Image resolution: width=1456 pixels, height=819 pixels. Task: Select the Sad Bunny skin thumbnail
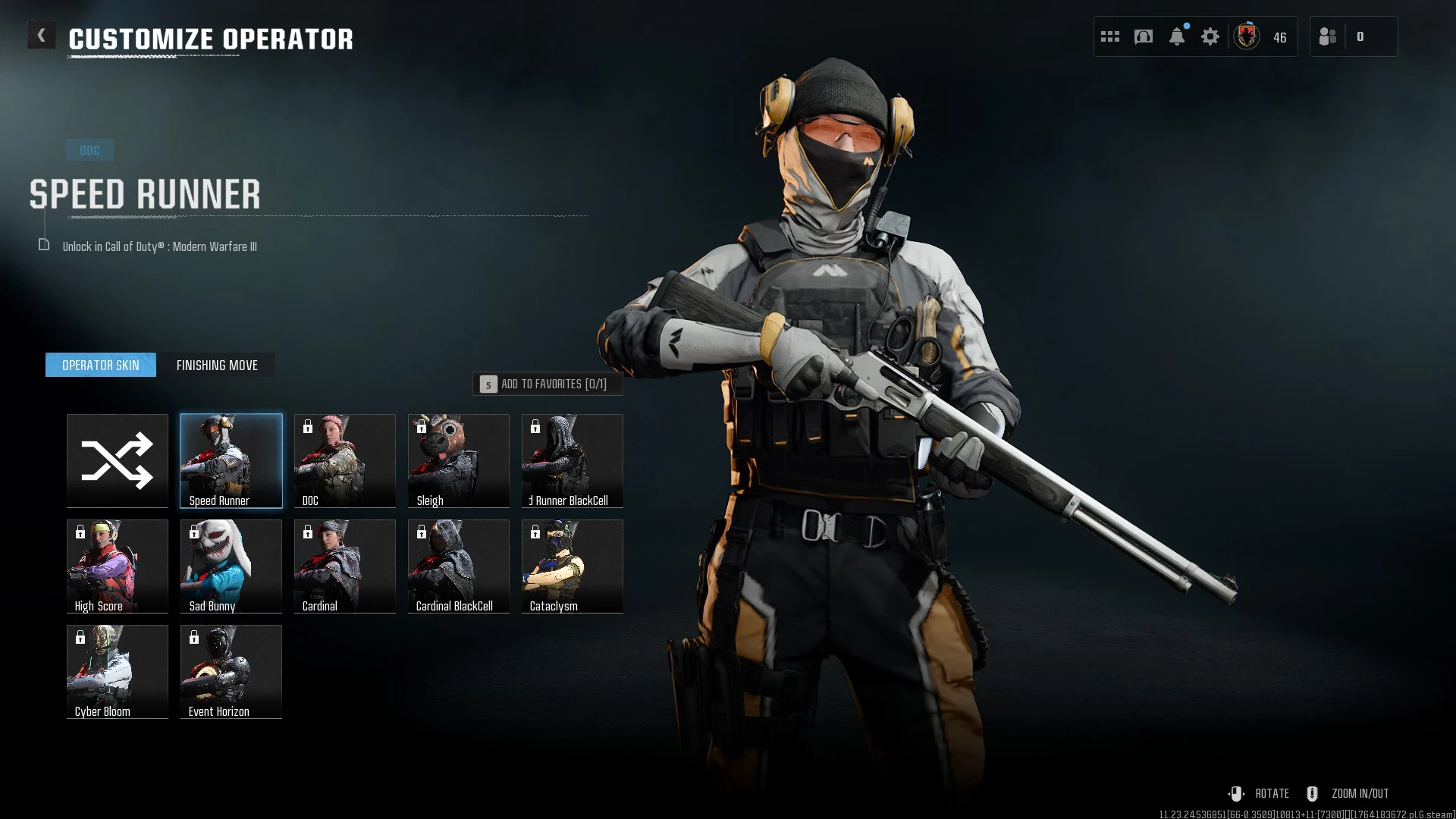tap(231, 566)
